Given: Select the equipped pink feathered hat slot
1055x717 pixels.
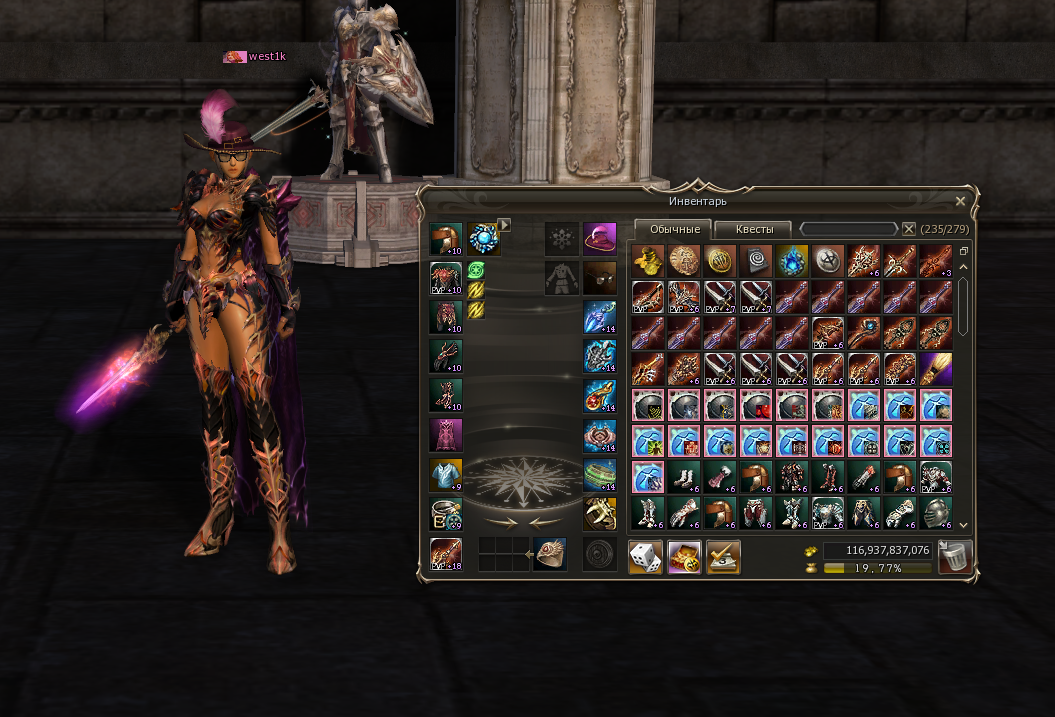Looking at the screenshot, I should (x=599, y=240).
